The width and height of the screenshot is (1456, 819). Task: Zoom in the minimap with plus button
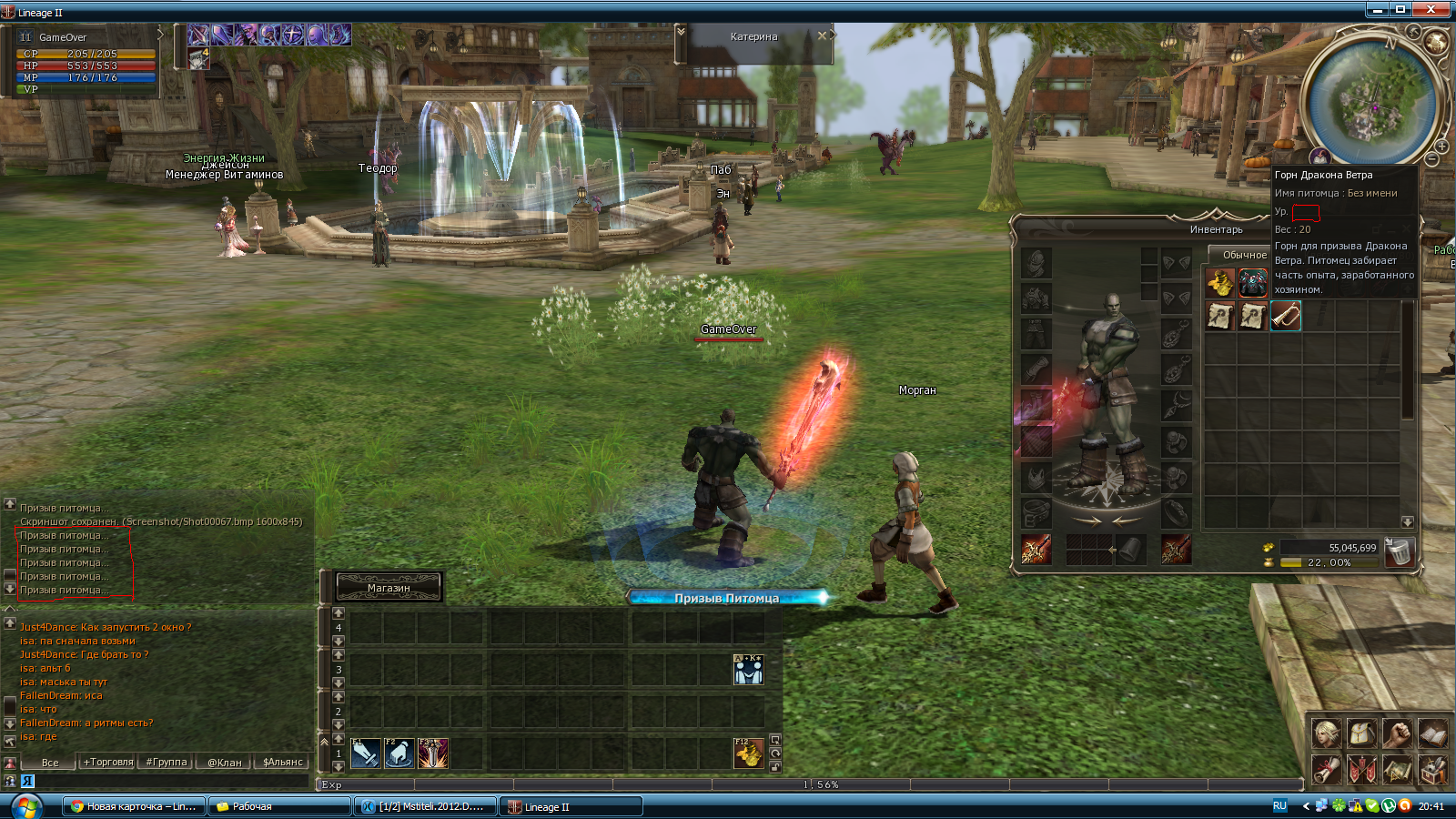1442,146
